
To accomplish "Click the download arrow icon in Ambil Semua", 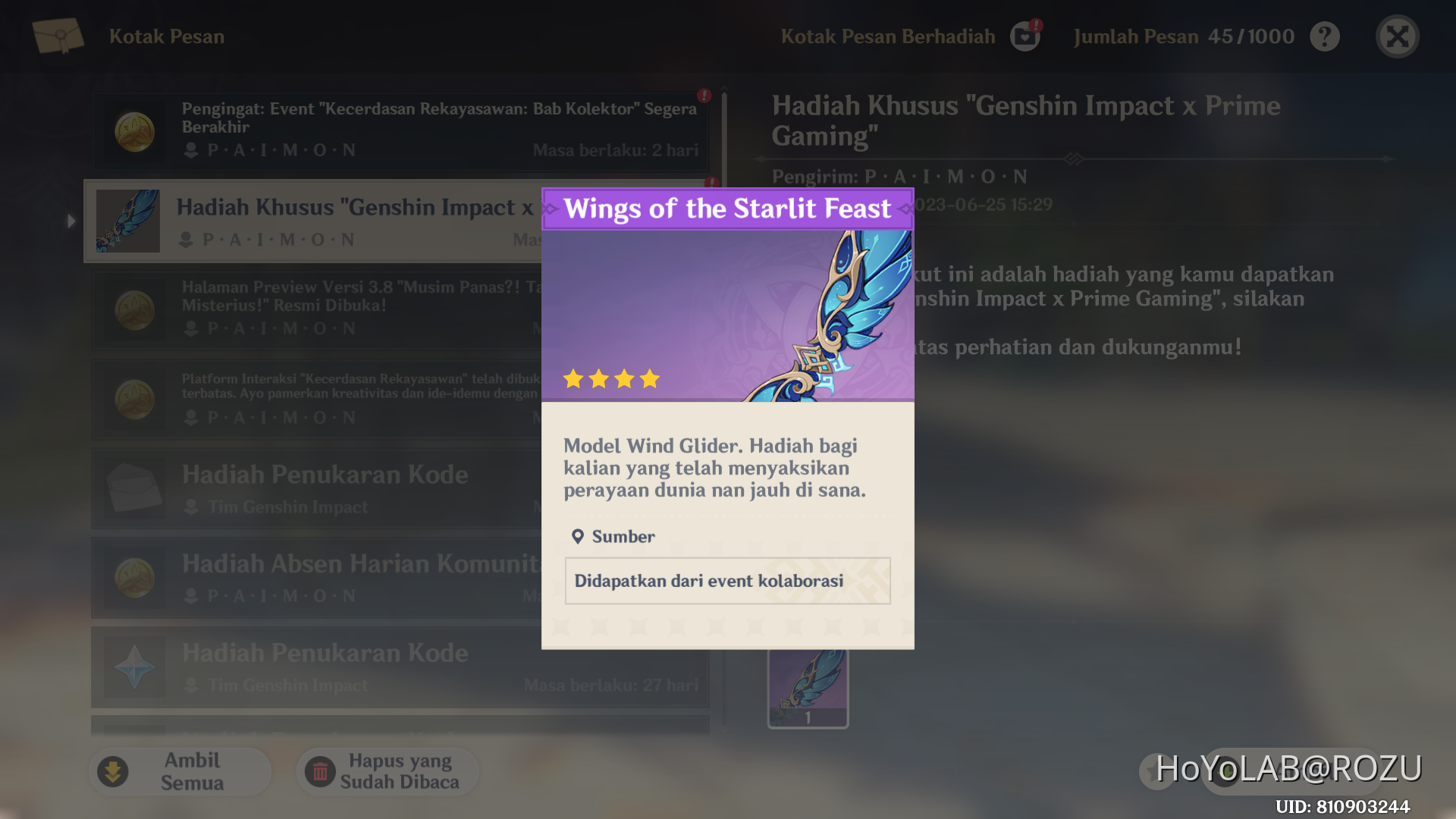I will tap(112, 770).
